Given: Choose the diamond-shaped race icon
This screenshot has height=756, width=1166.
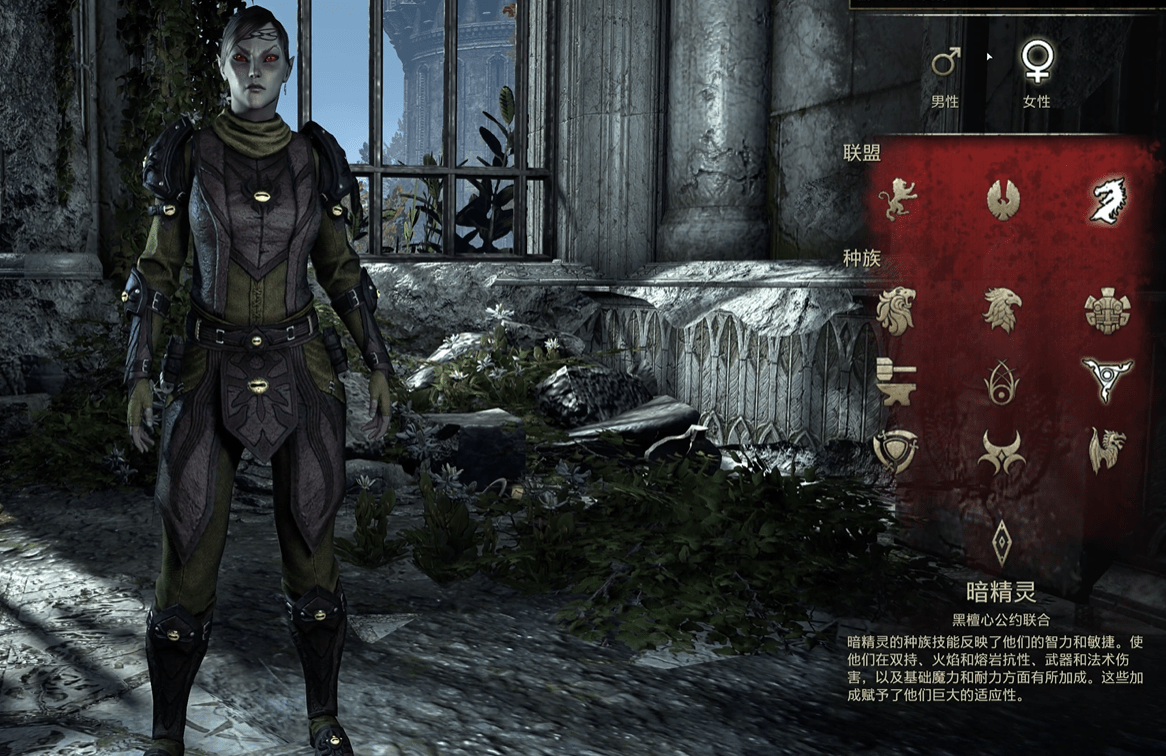Looking at the screenshot, I should (1001, 543).
